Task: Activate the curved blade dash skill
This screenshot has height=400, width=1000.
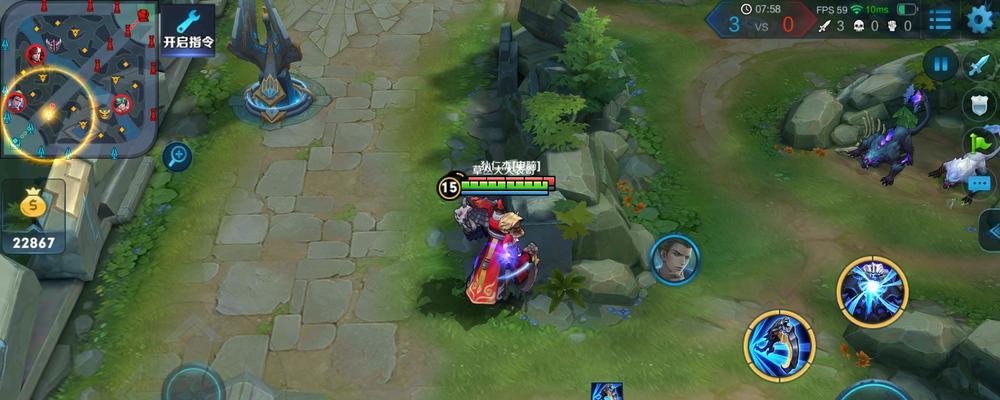Action: coord(779,346)
